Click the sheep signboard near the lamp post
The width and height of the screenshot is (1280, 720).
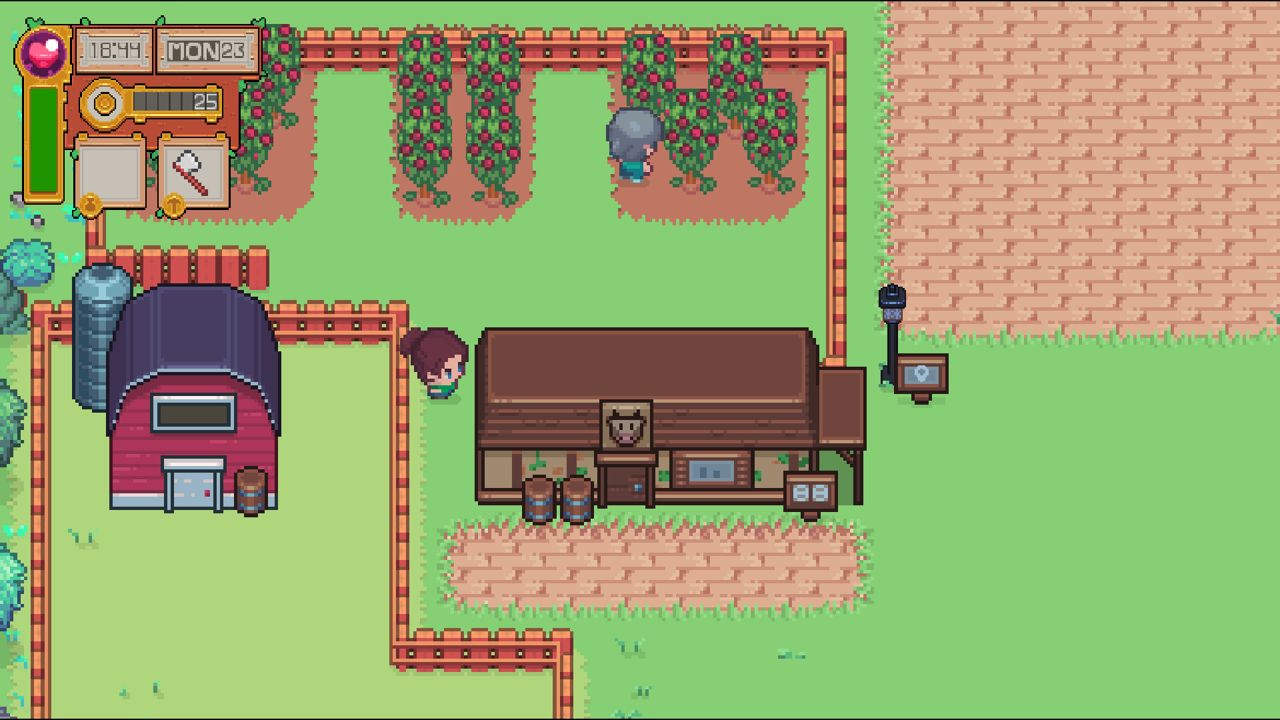(924, 373)
